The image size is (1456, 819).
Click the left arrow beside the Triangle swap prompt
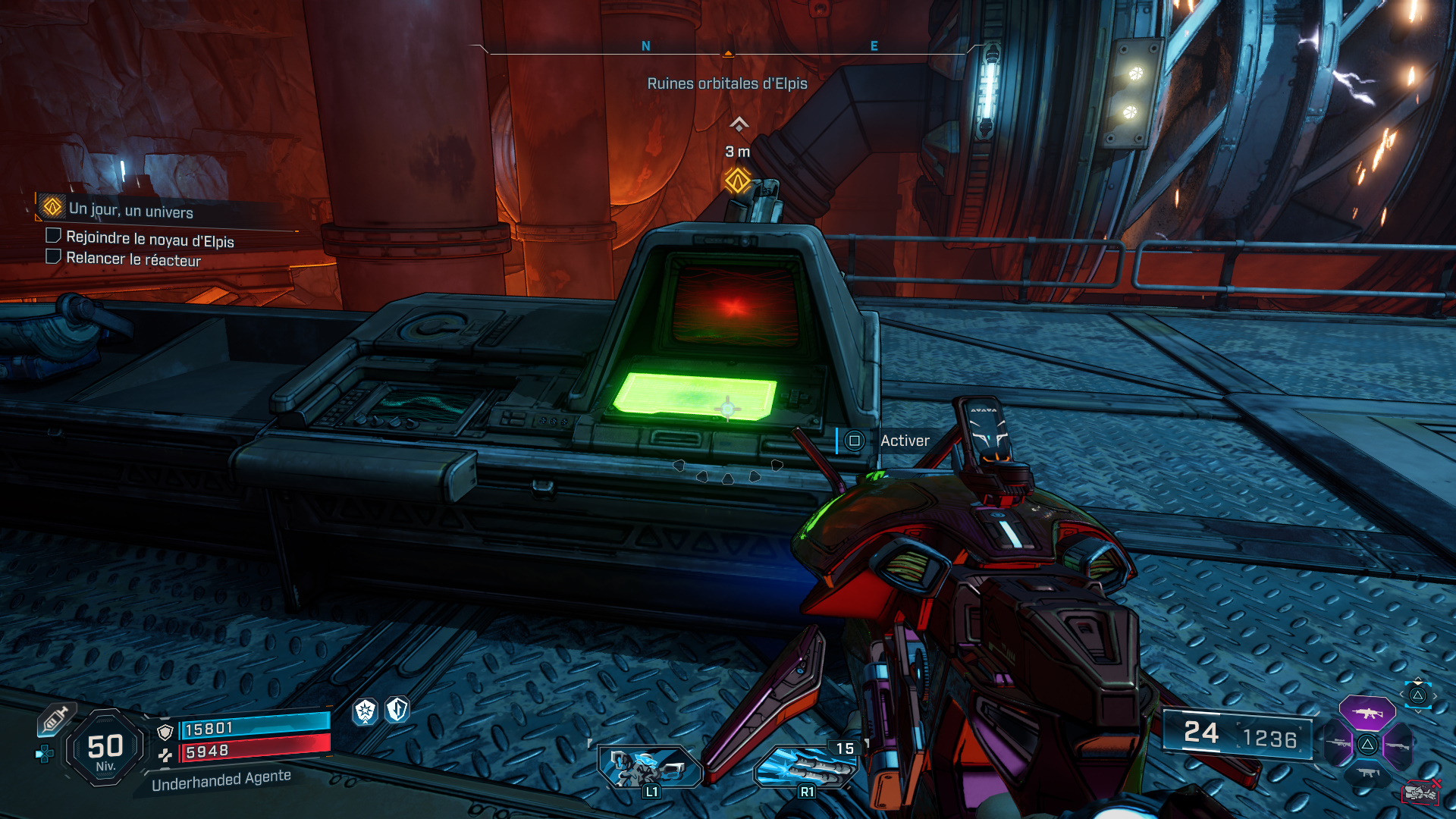coord(1401,693)
